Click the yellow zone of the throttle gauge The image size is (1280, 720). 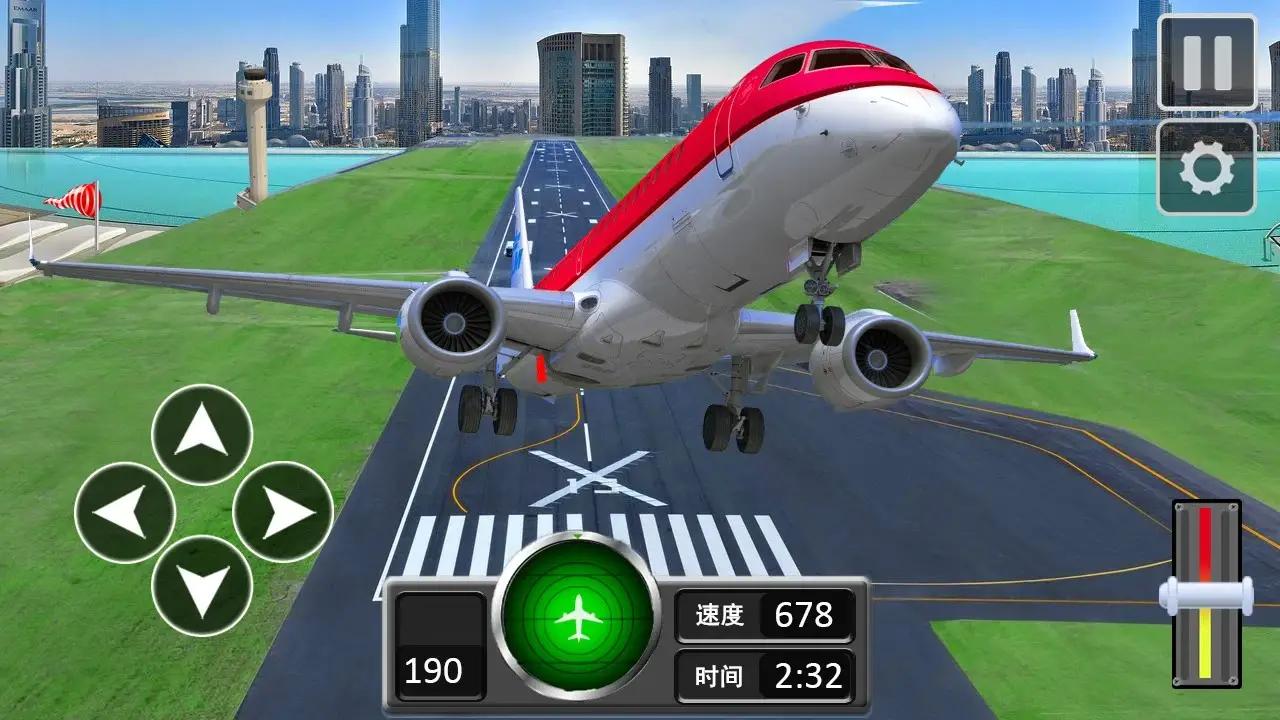coord(1205,643)
